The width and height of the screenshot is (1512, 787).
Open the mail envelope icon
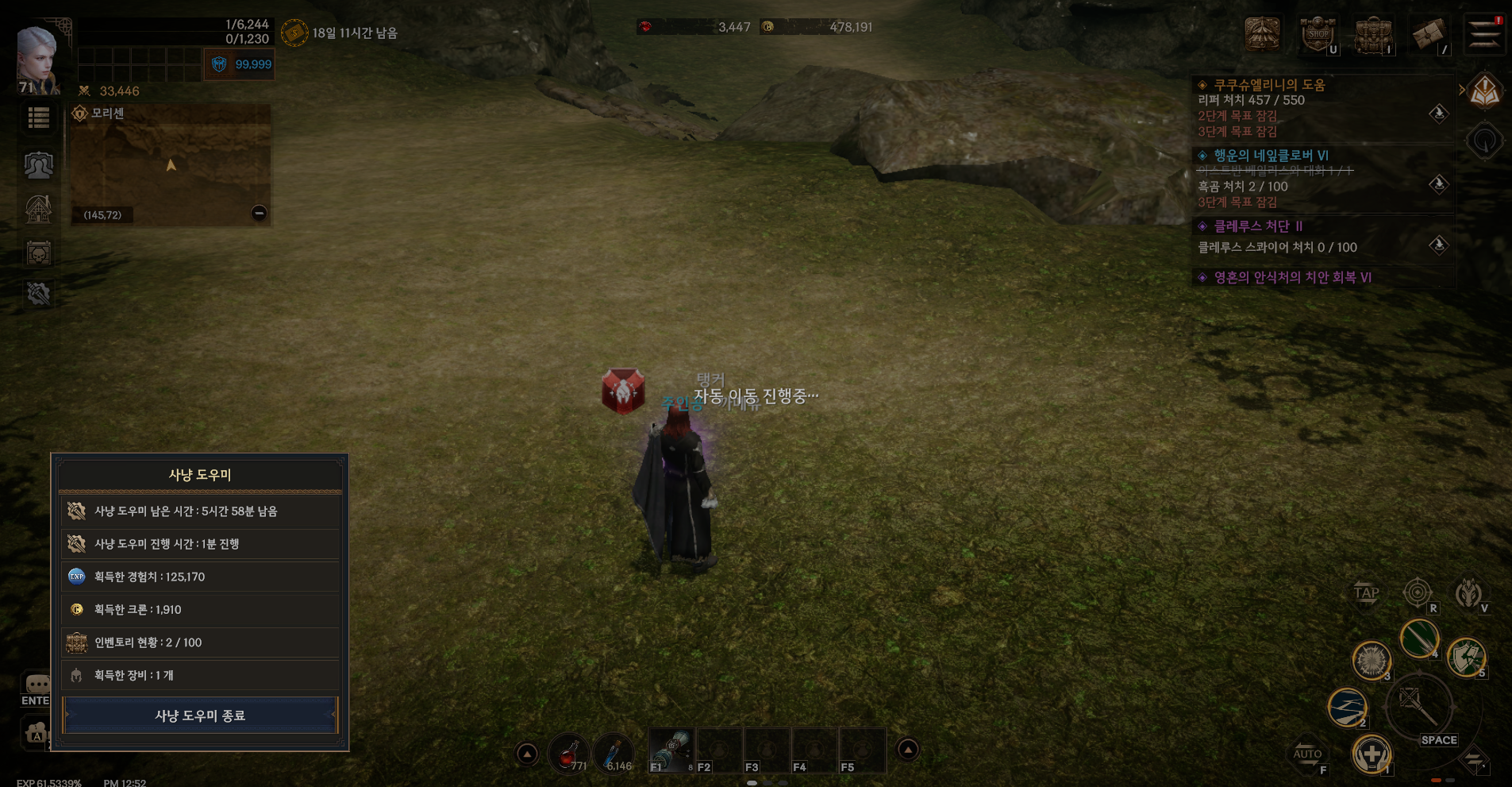click(x=1429, y=35)
